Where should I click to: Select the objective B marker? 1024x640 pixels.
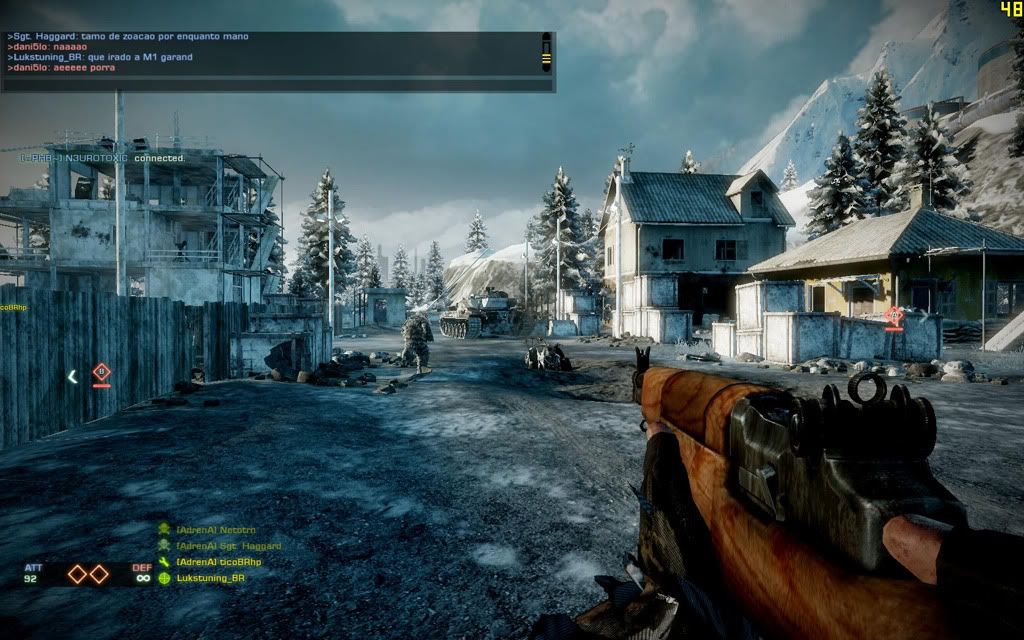(x=100, y=373)
